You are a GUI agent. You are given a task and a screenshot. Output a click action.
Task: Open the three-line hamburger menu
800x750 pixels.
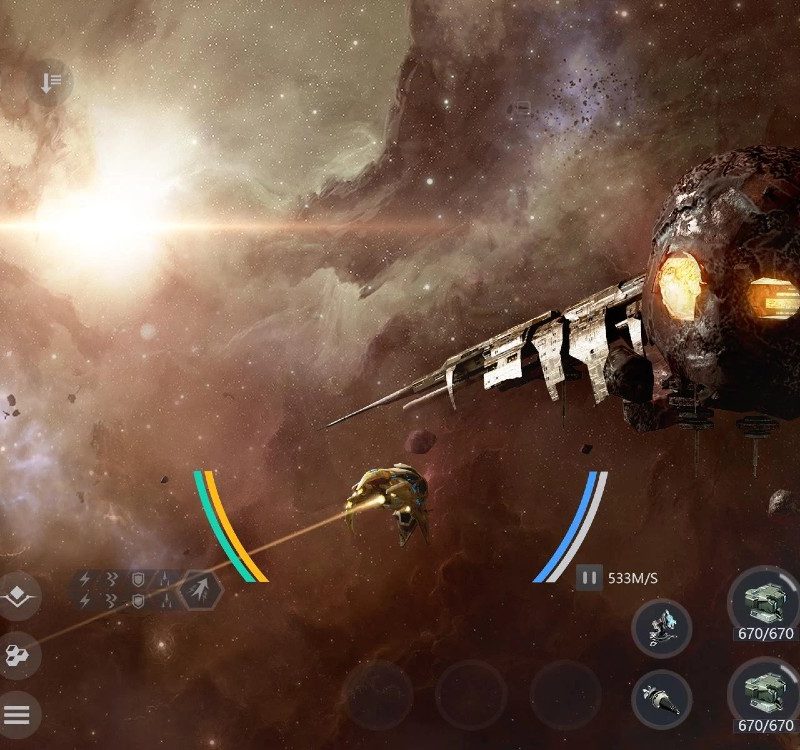click(x=18, y=714)
